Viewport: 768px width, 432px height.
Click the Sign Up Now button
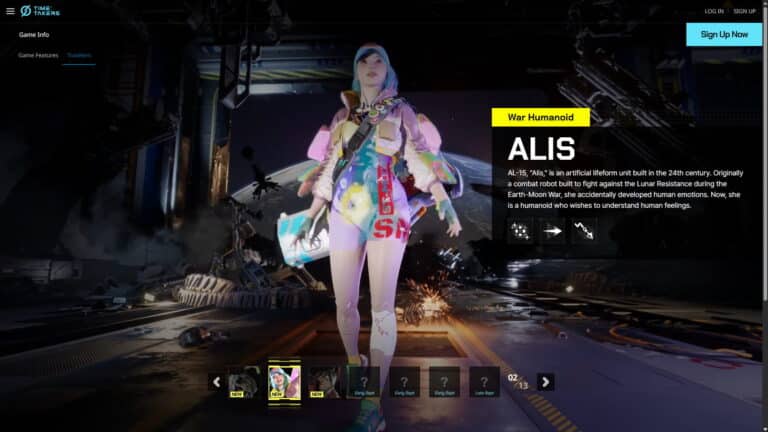(x=724, y=34)
